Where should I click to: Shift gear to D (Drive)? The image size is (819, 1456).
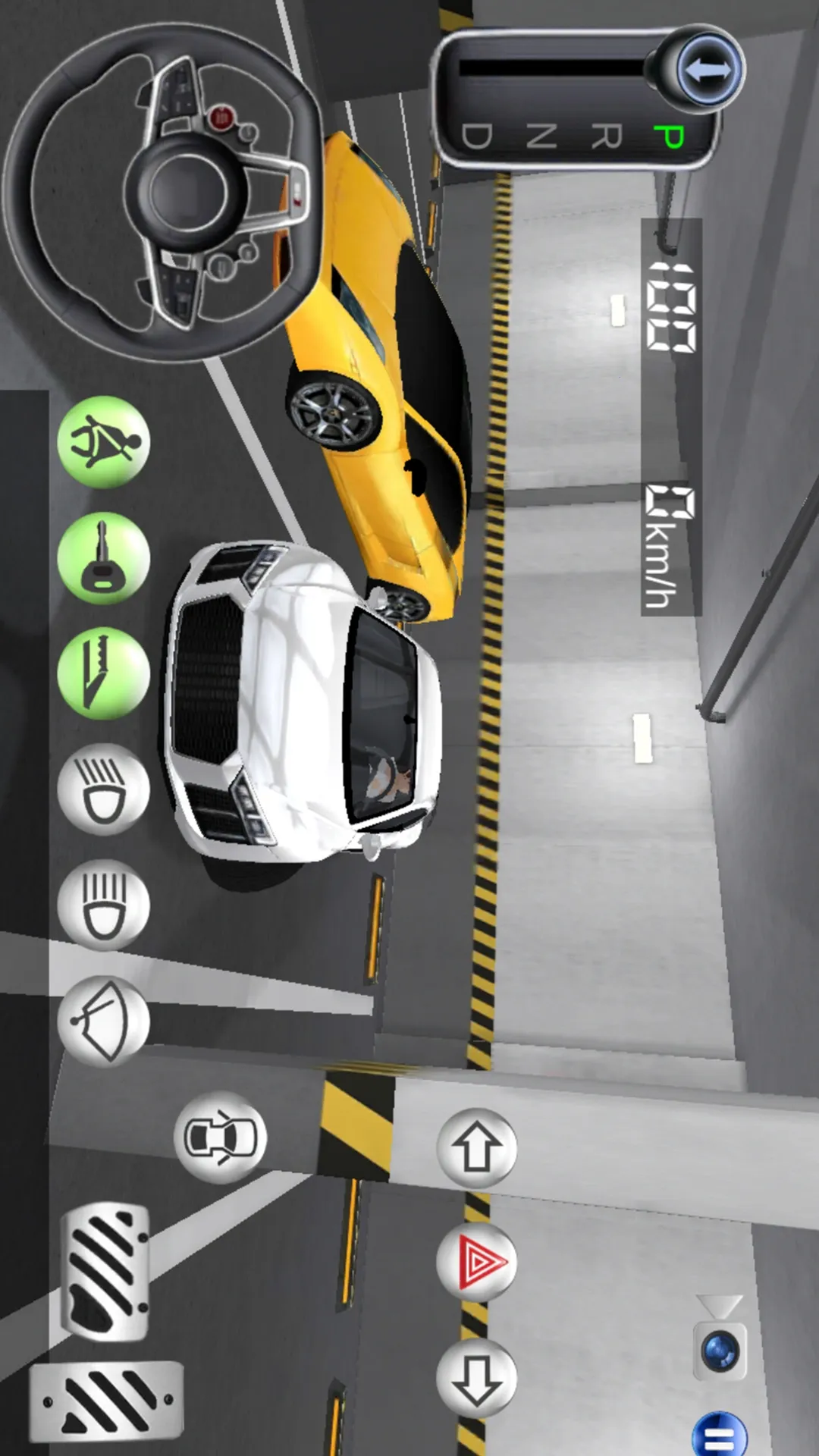click(477, 136)
